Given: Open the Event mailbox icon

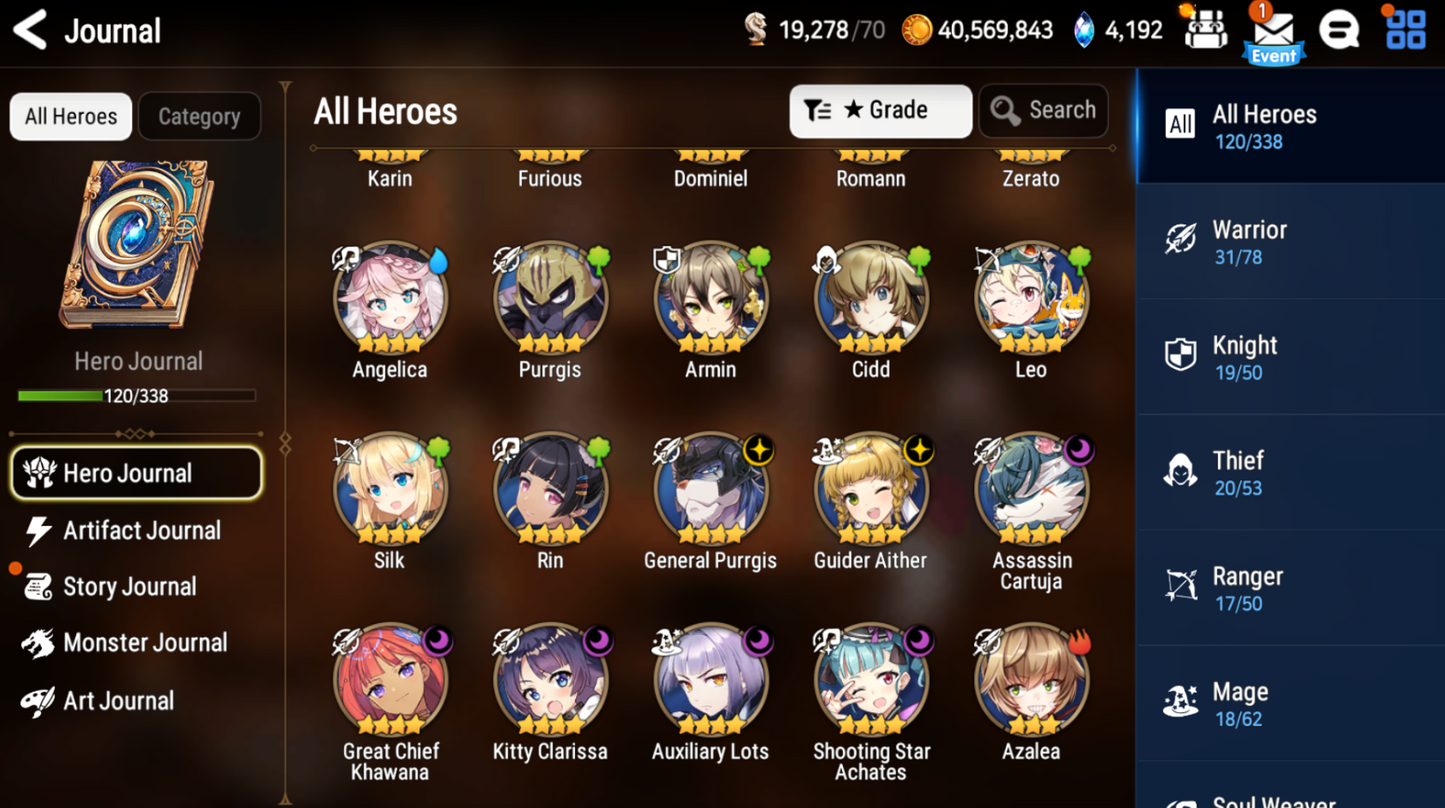Looking at the screenshot, I should click(x=1273, y=33).
